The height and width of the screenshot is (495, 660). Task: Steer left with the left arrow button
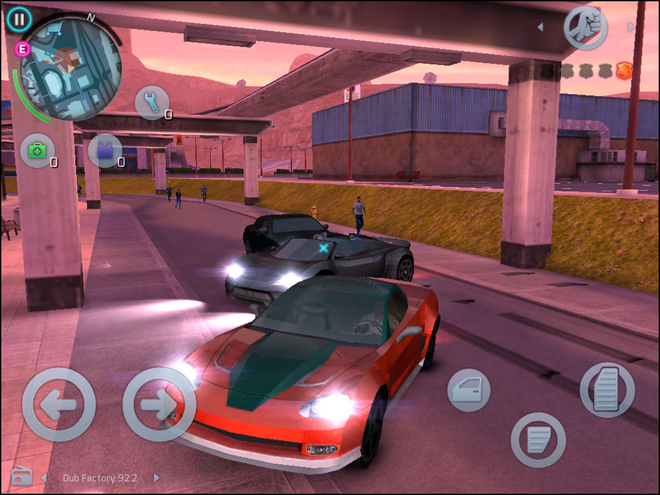coord(58,404)
